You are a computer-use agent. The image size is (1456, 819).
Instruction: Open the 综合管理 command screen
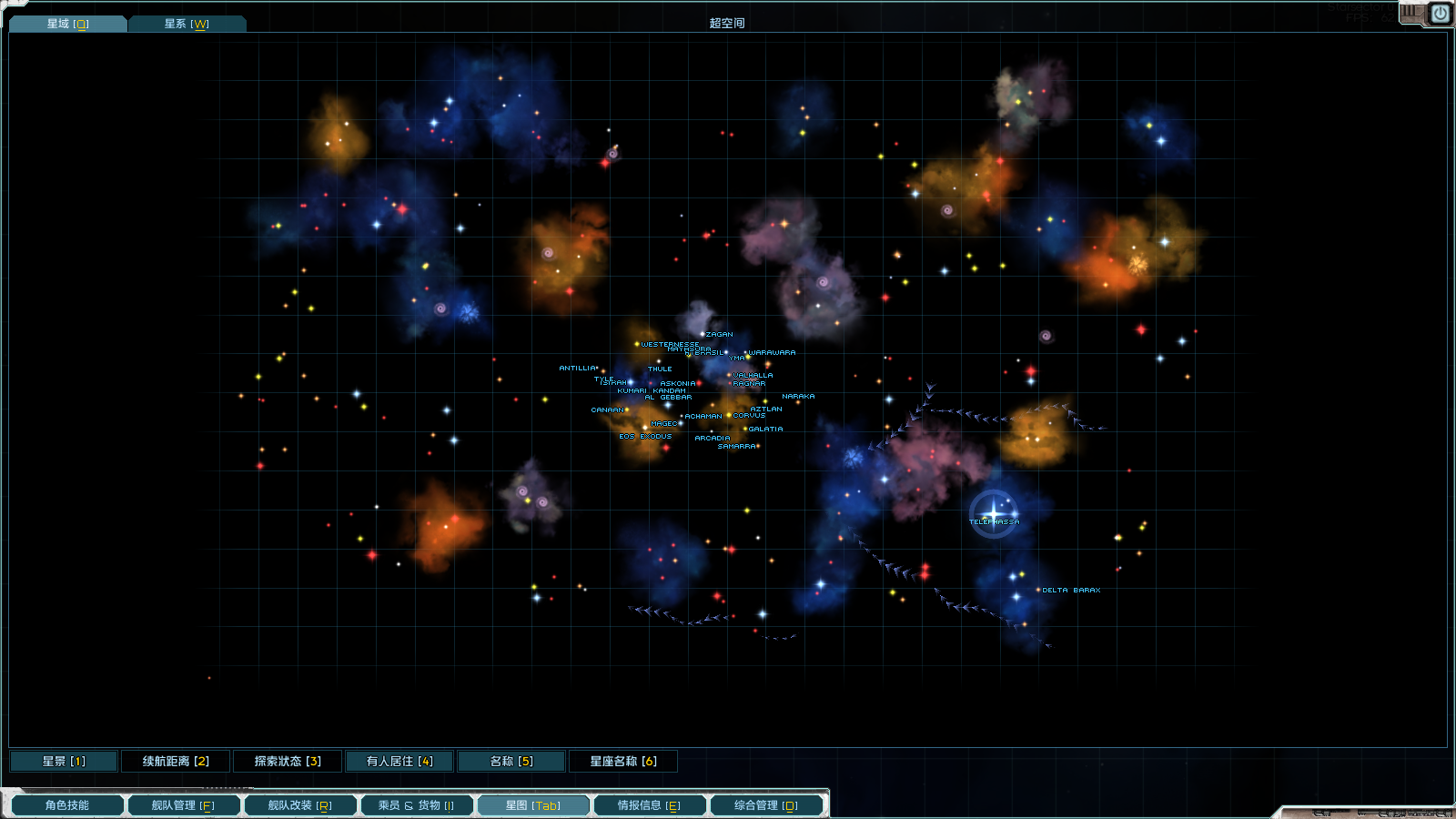765,805
